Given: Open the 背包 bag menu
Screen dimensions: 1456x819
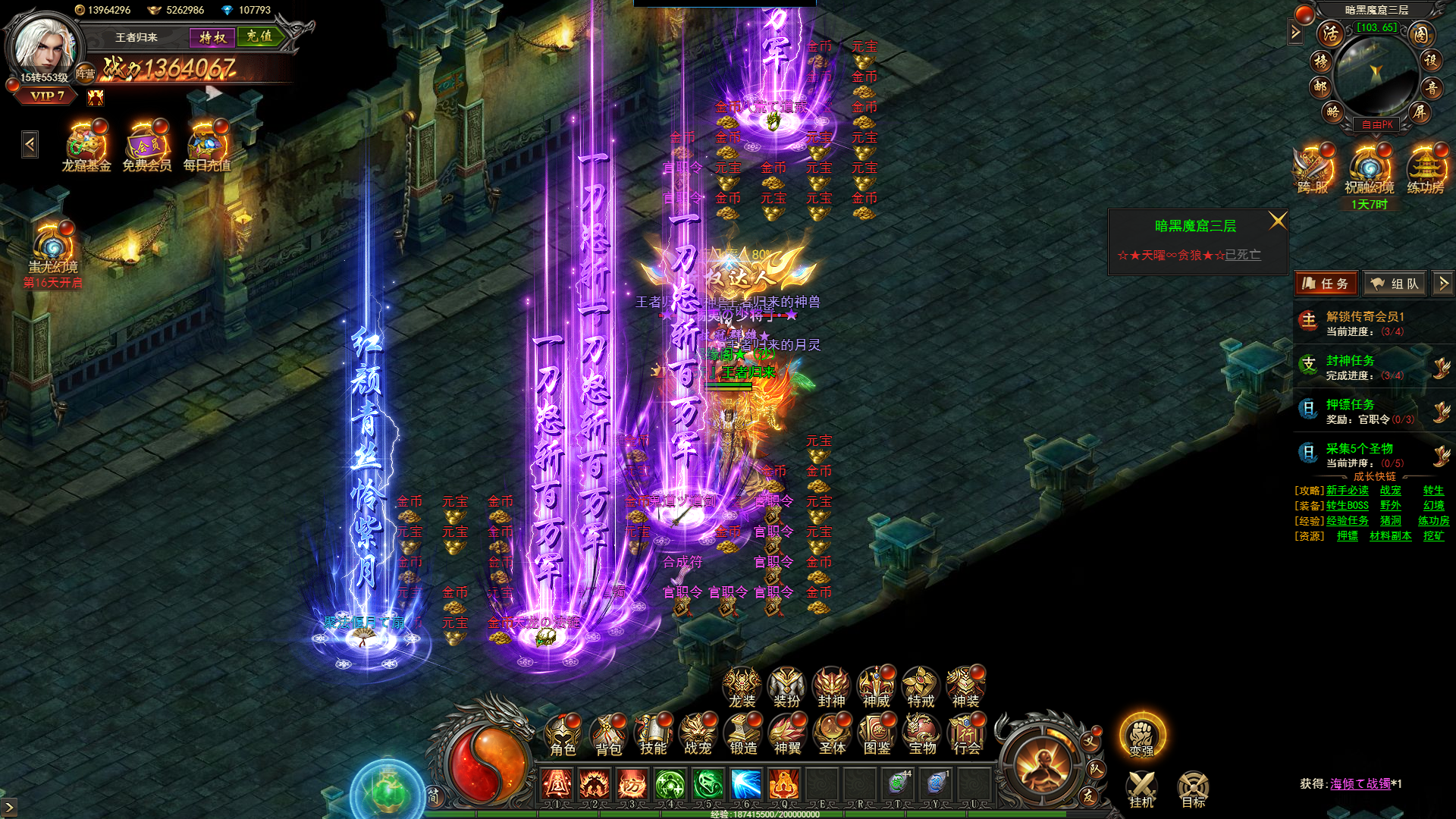Looking at the screenshot, I should (x=608, y=736).
